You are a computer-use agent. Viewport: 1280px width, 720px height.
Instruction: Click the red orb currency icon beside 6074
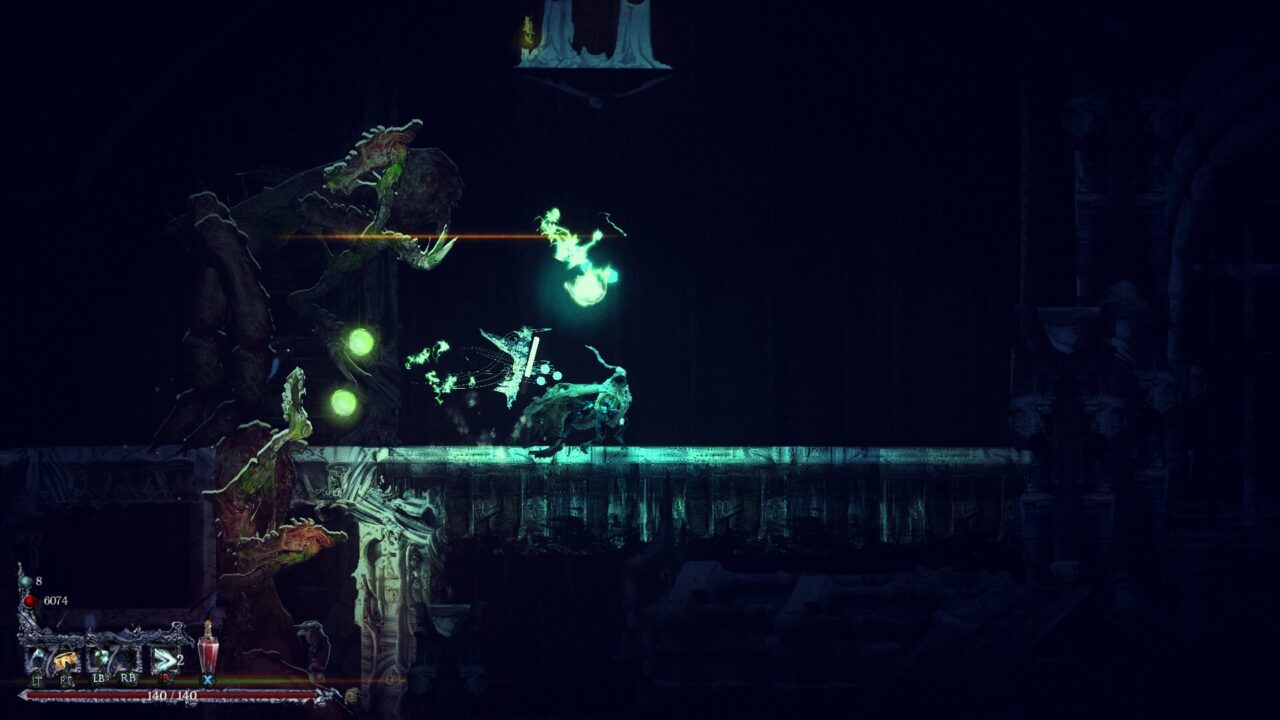pyautogui.click(x=29, y=601)
